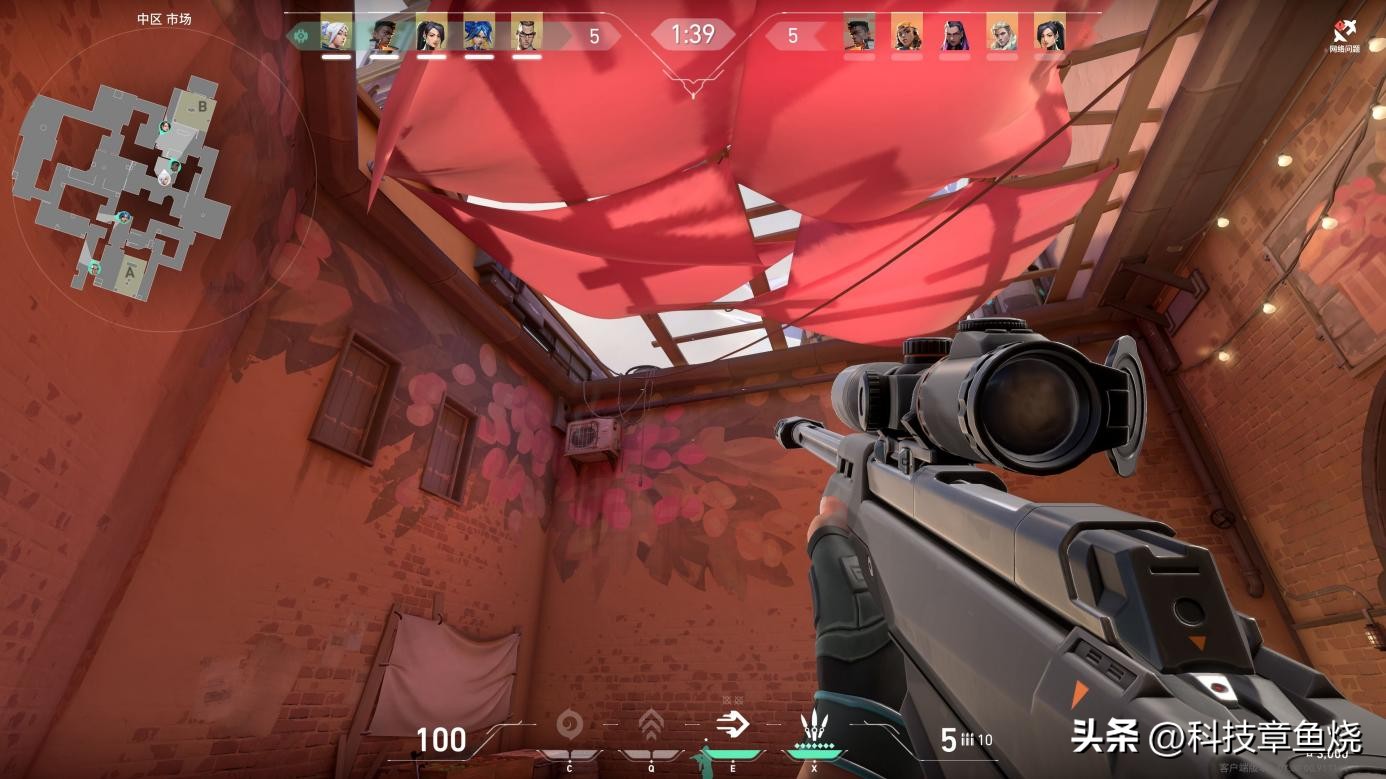Screen dimensions: 1386x779
Task: Activate the Cloudburst smoke ability icon
Action: tap(570, 723)
